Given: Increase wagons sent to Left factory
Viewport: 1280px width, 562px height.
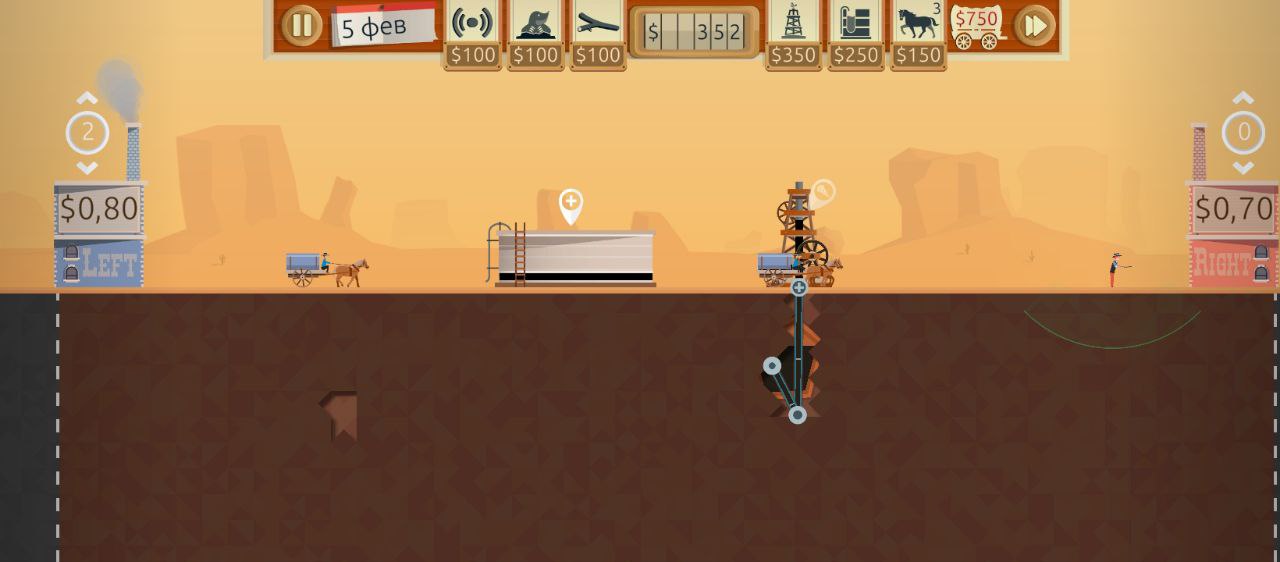Looking at the screenshot, I should point(87,99).
